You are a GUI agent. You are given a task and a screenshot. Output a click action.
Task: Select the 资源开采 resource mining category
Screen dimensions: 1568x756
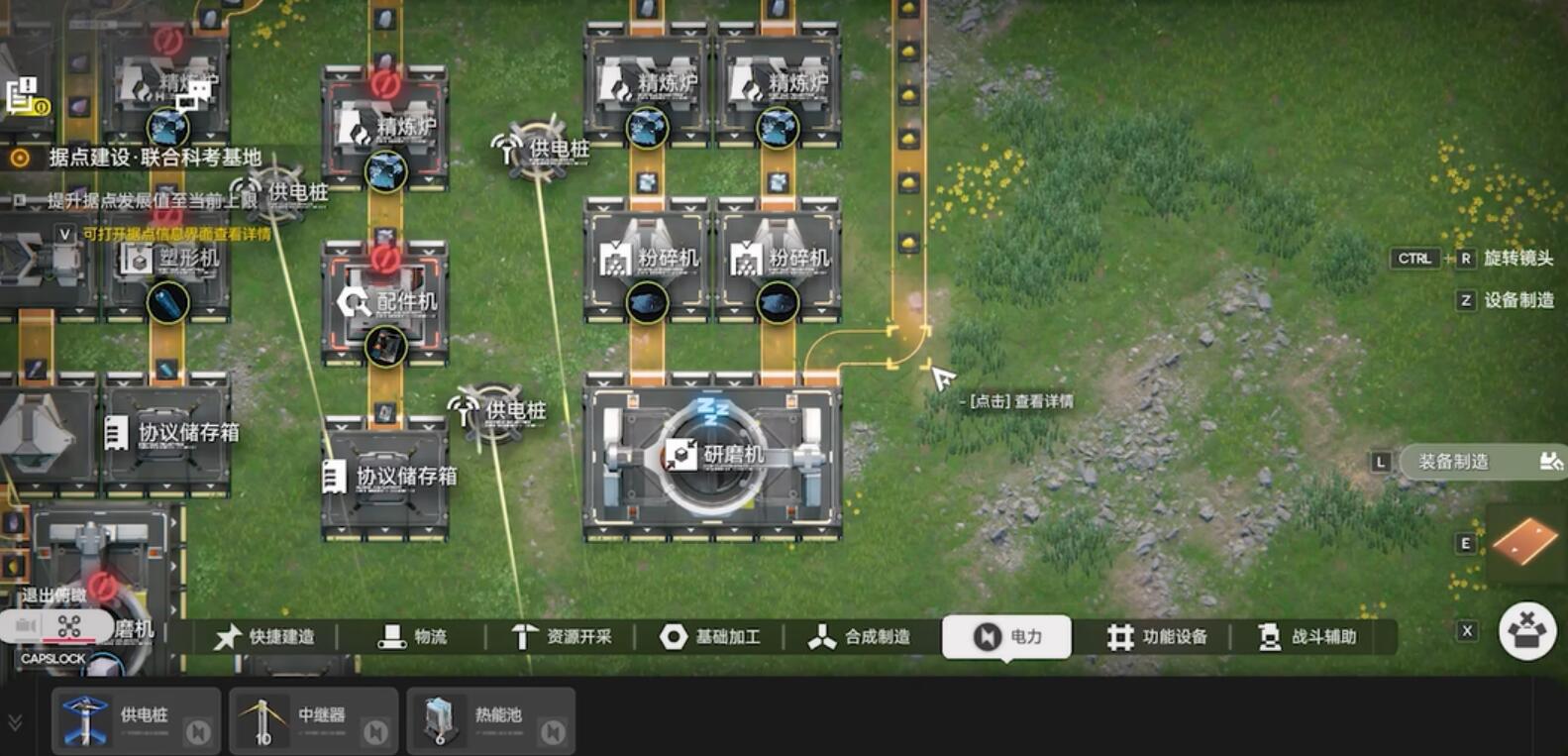[561, 637]
